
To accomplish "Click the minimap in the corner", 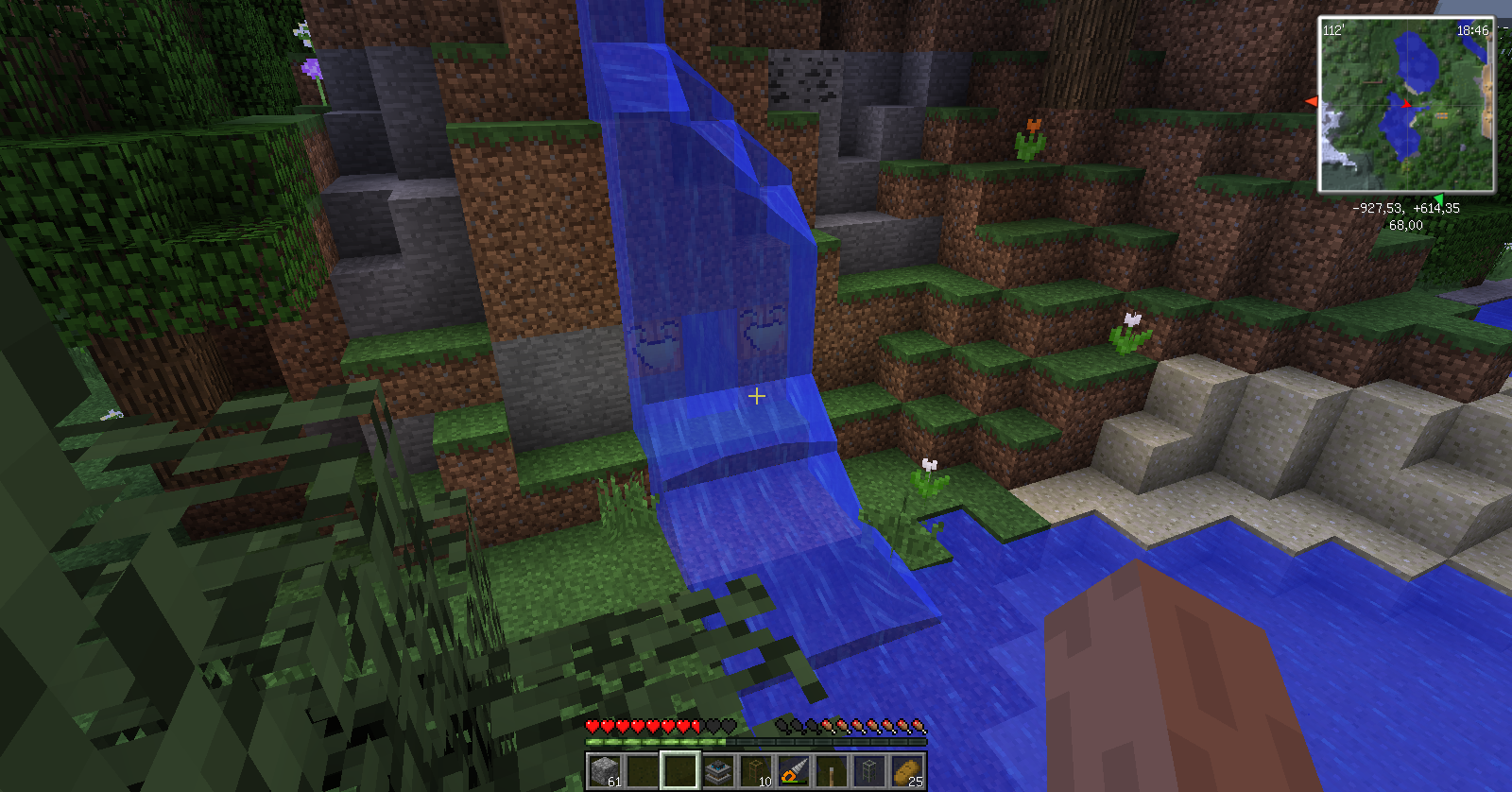I will click(x=1406, y=104).
